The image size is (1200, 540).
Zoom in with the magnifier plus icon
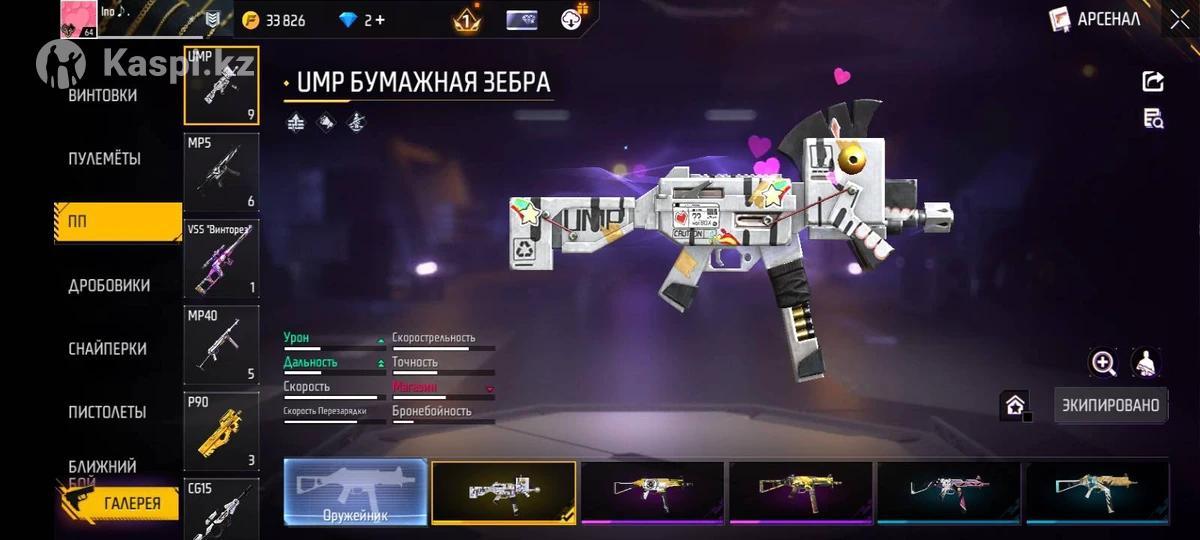point(1104,363)
